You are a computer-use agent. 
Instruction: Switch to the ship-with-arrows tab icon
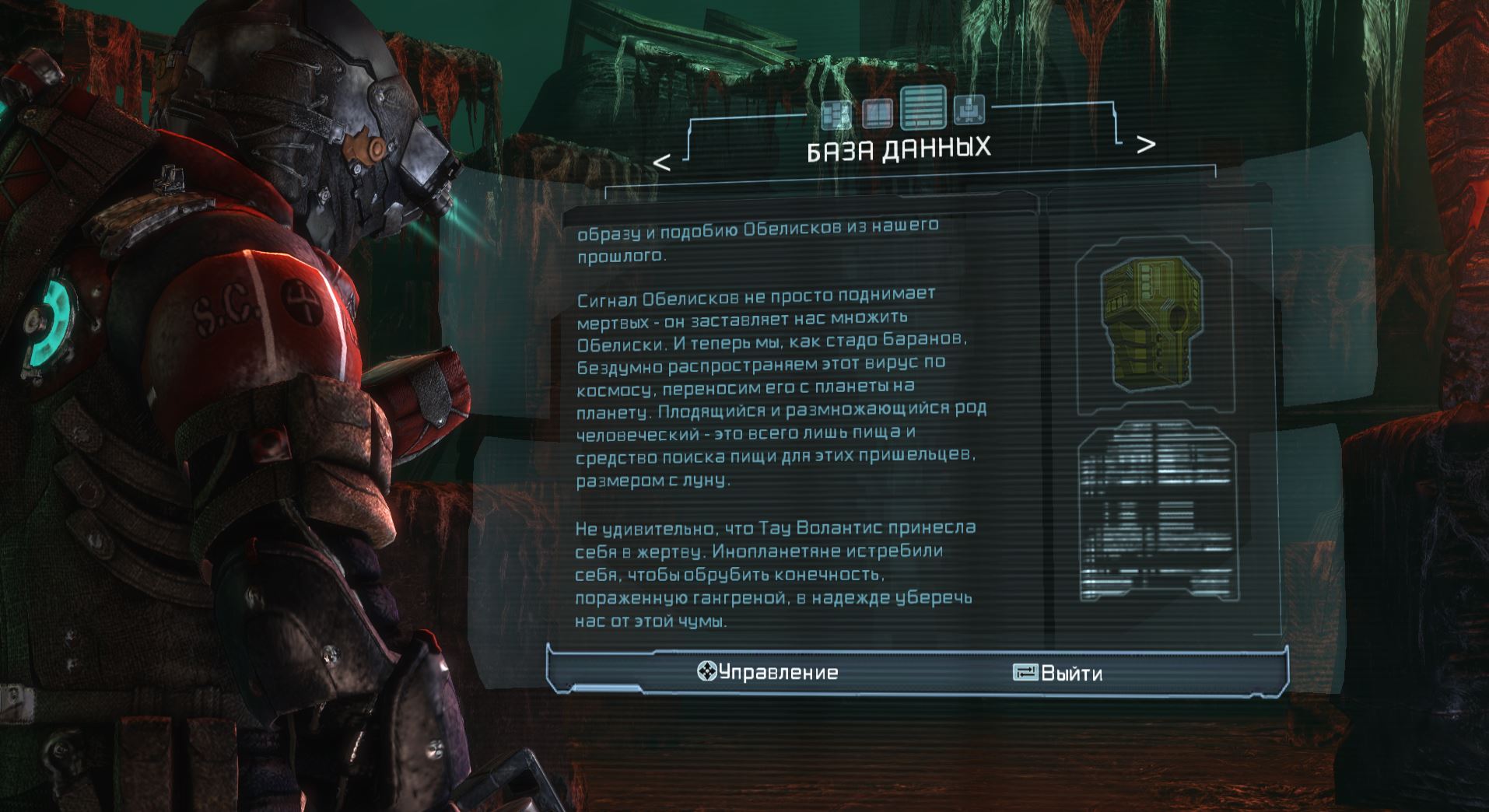(969, 110)
